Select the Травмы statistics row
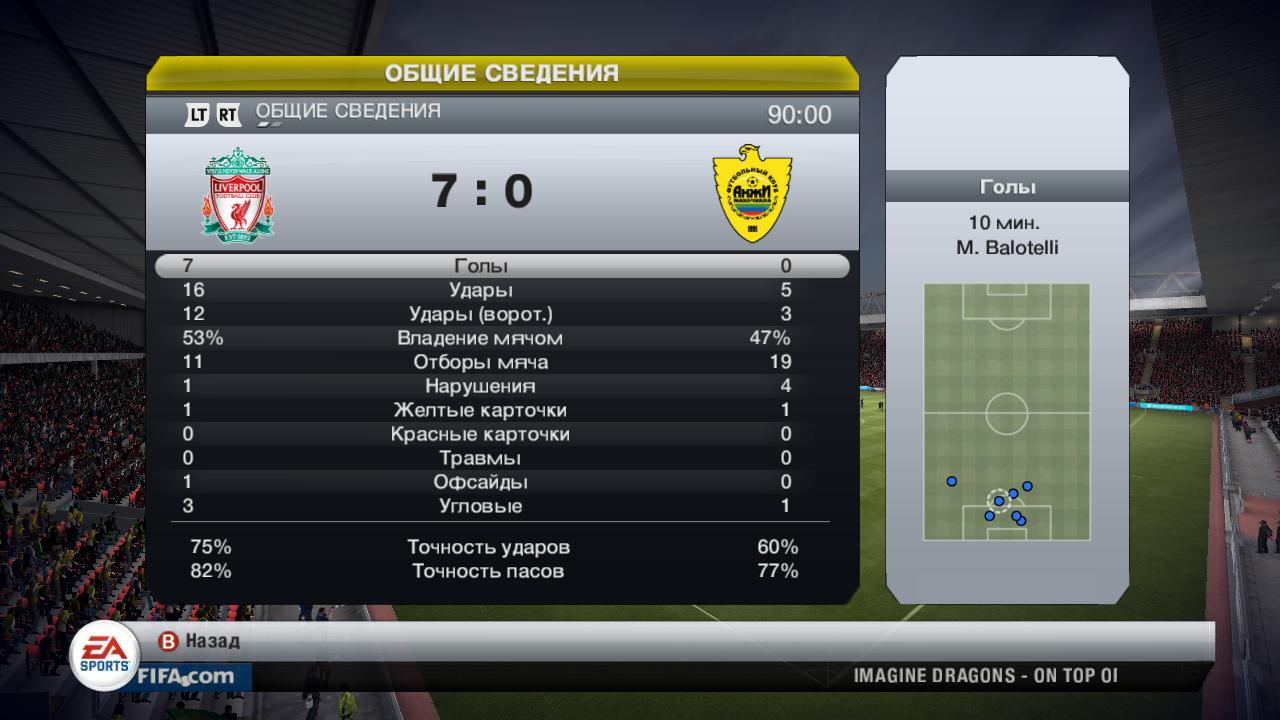Image resolution: width=1280 pixels, height=720 pixels. point(481,458)
